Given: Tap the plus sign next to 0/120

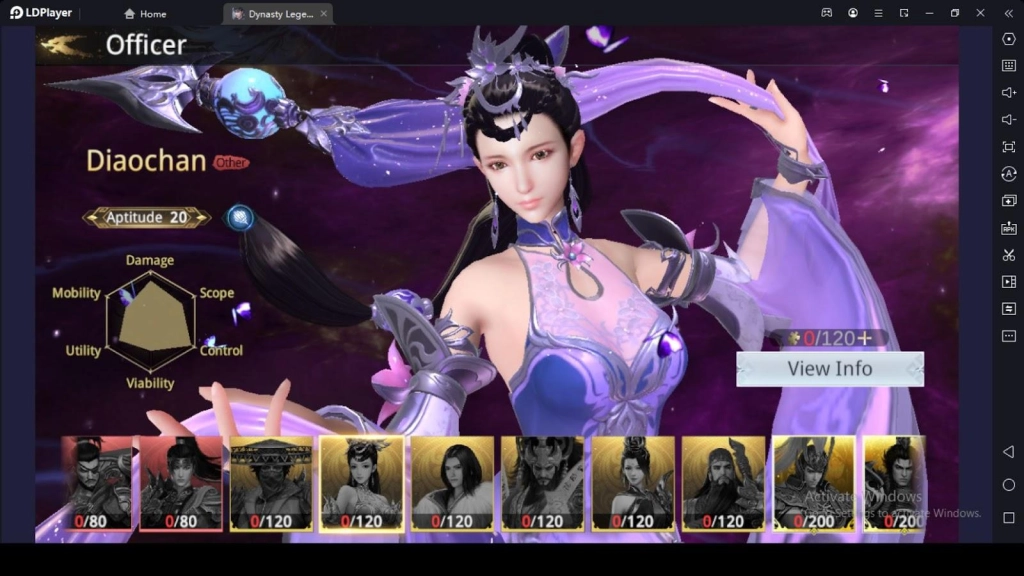Looking at the screenshot, I should (x=864, y=338).
